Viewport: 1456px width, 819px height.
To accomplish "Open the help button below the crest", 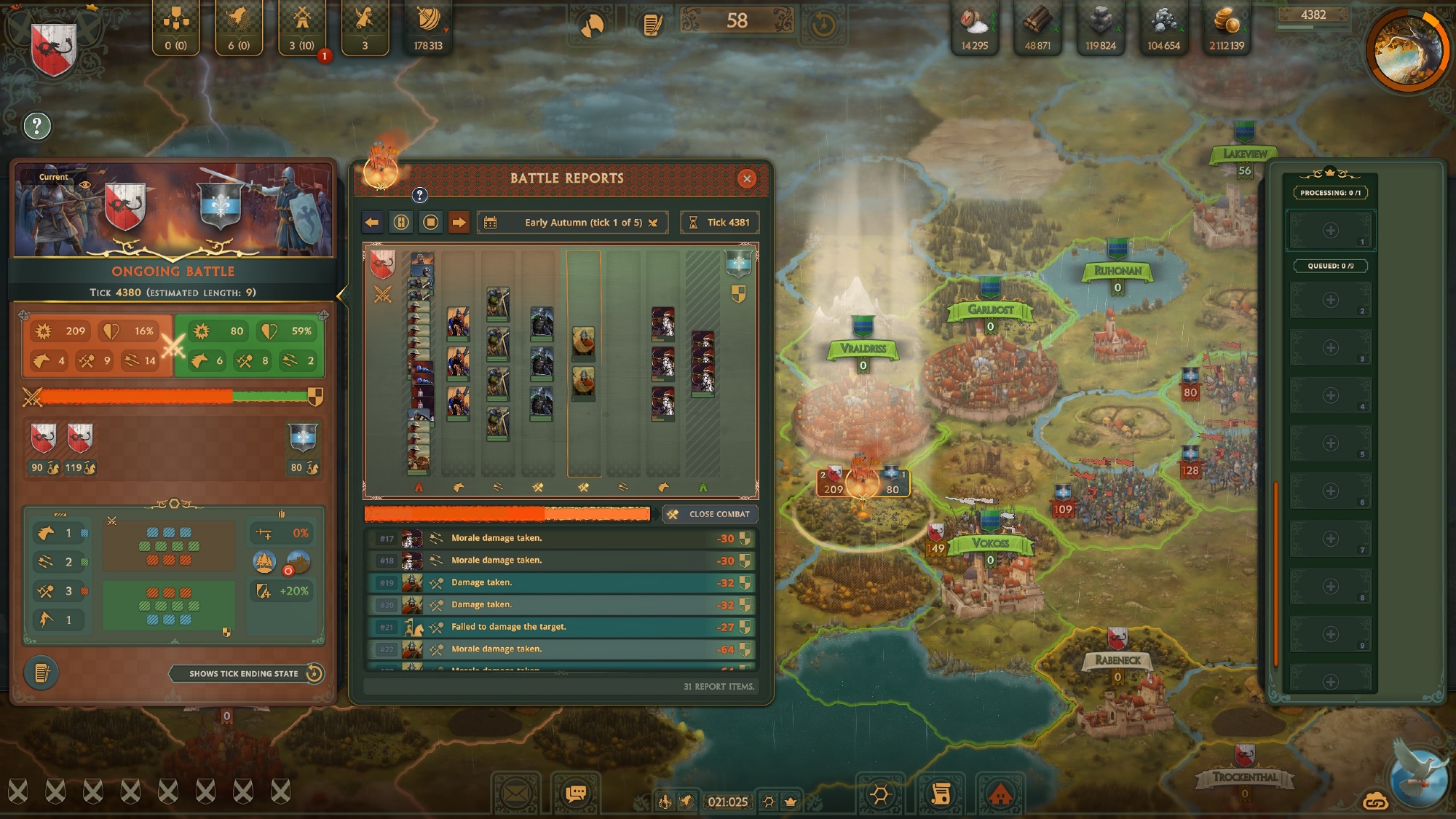I will tap(37, 127).
